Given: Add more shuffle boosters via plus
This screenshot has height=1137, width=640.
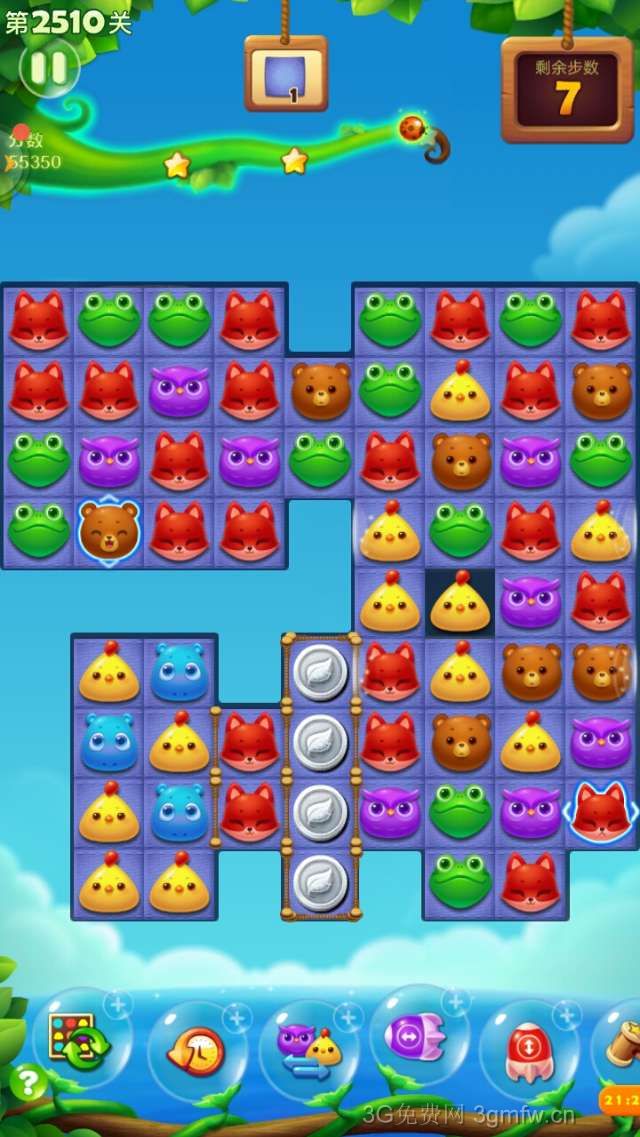Looking at the screenshot, I should (118, 1003).
